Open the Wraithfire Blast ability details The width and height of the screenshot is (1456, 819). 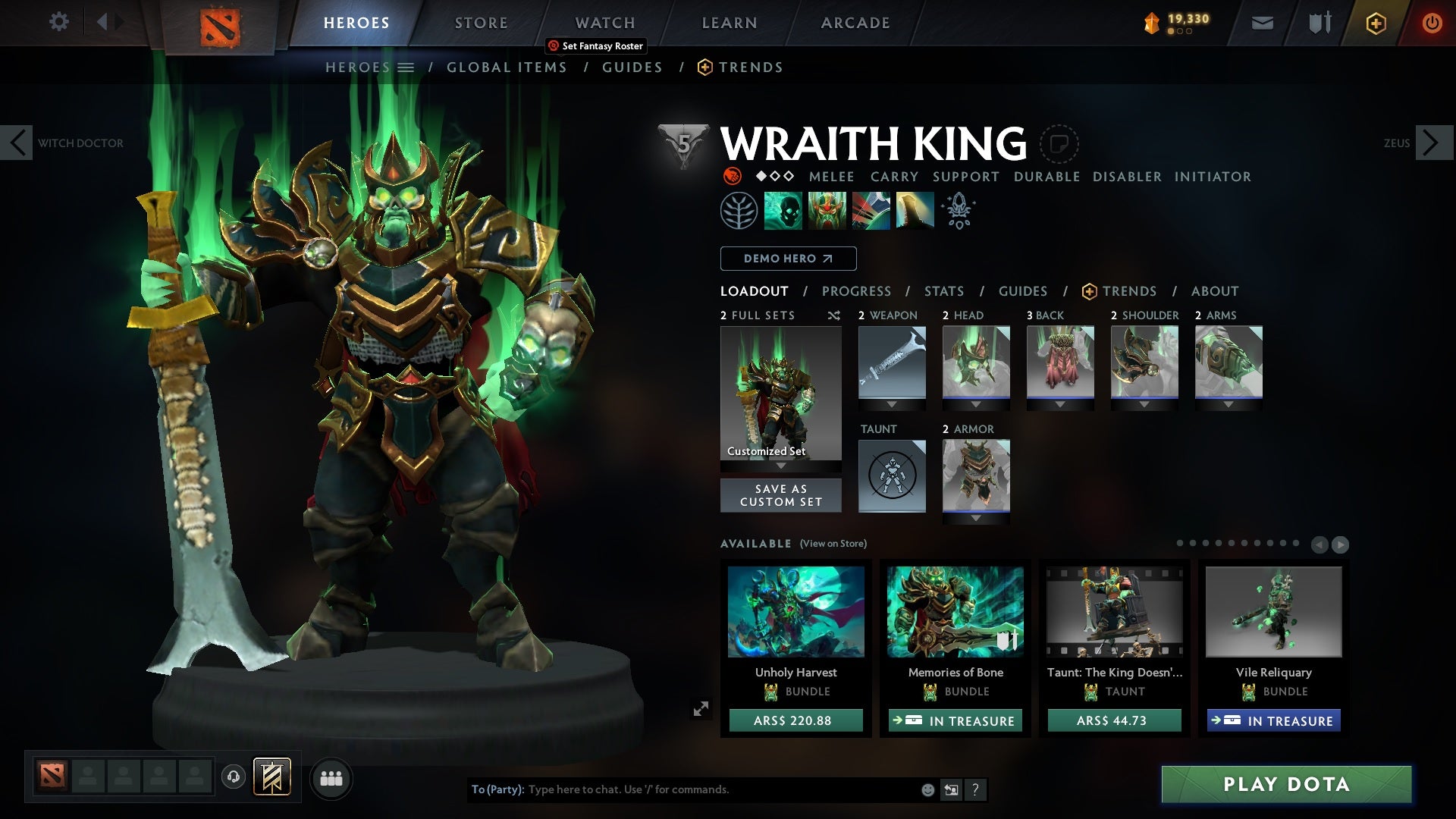[x=784, y=210]
